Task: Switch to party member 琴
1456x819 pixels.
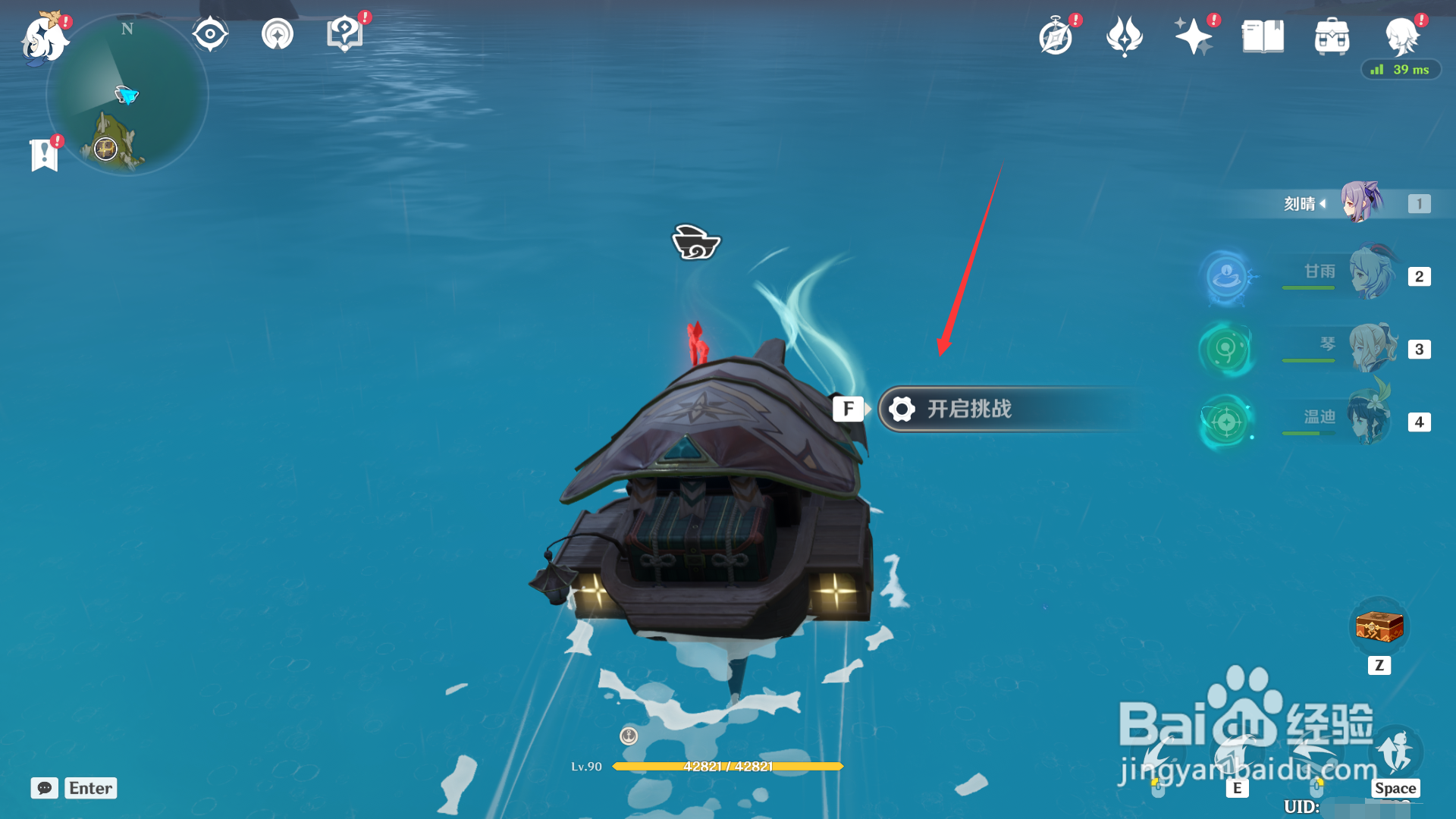Action: (x=1371, y=348)
